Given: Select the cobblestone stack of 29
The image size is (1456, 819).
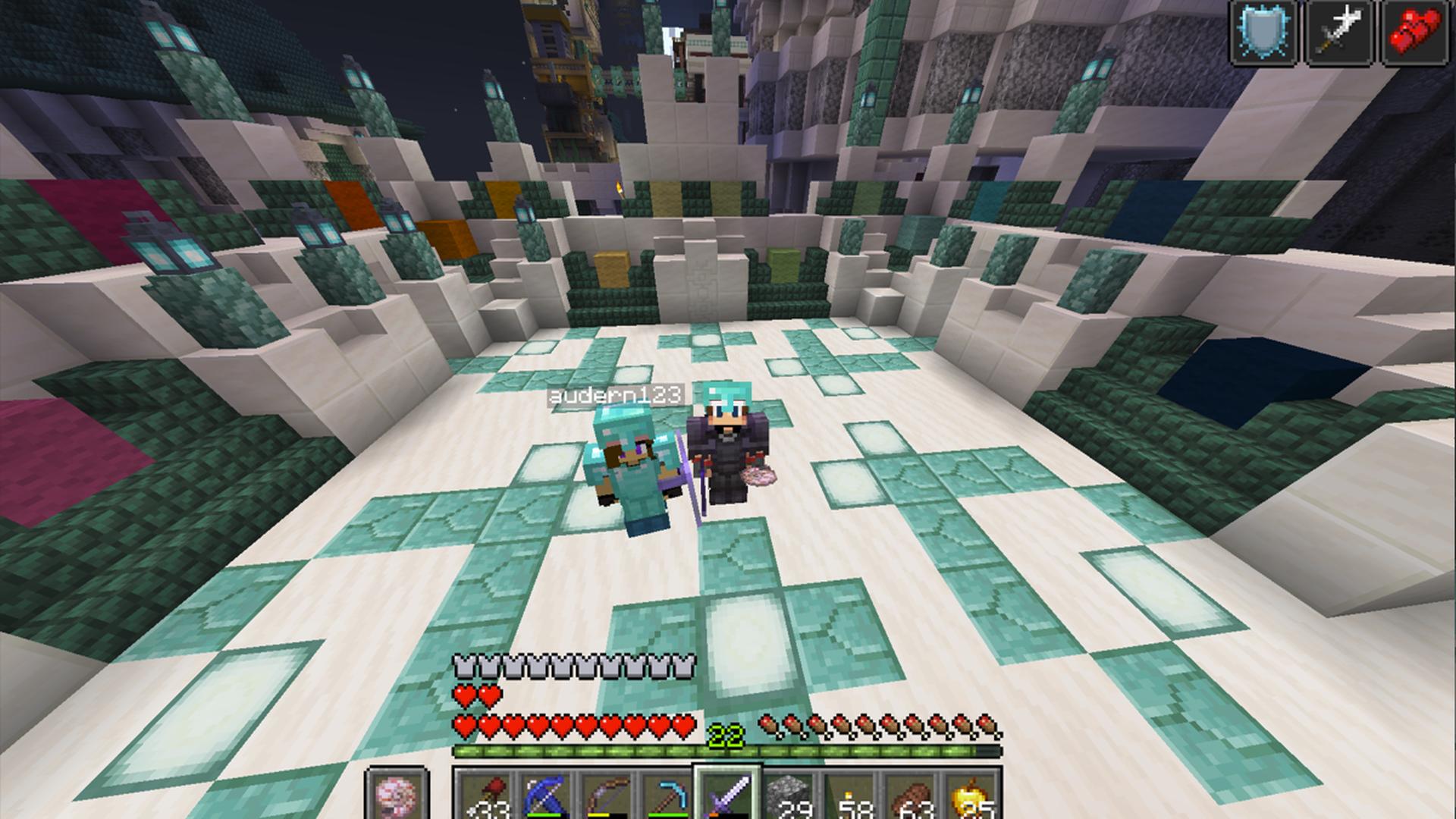Looking at the screenshot, I should pos(788,796).
